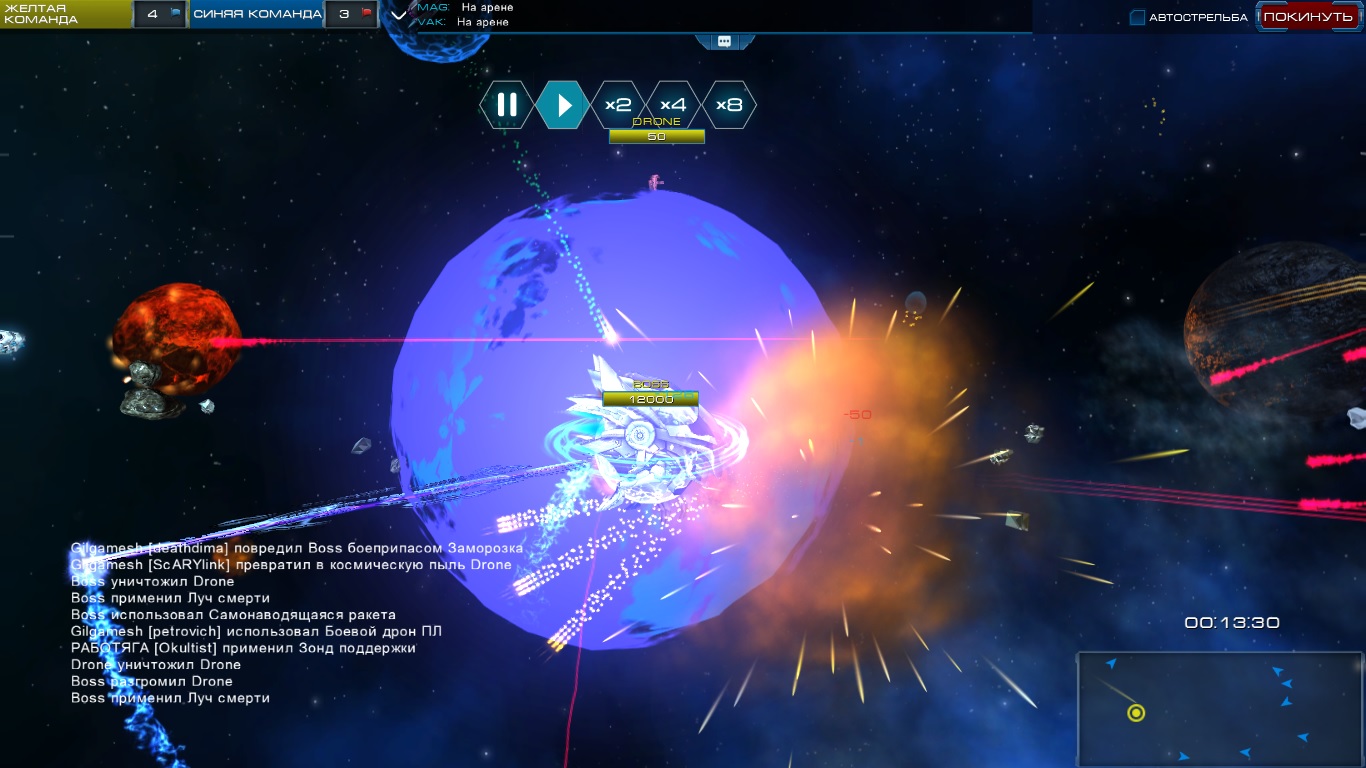Viewport: 1366px width, 768px height.
Task: Leave the battle with Покинуть button
Action: 1307,17
